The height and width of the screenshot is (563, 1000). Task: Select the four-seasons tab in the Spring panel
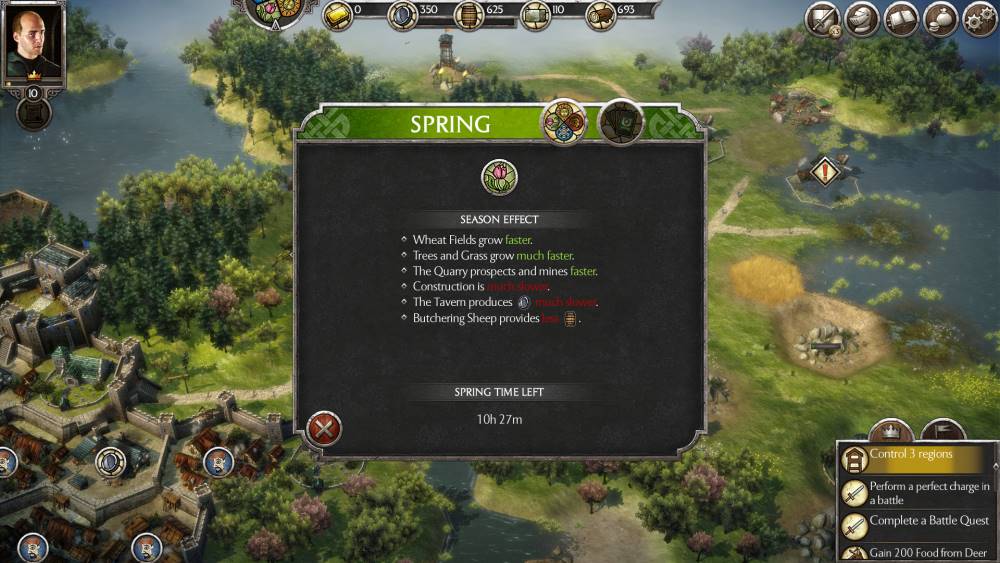563,121
